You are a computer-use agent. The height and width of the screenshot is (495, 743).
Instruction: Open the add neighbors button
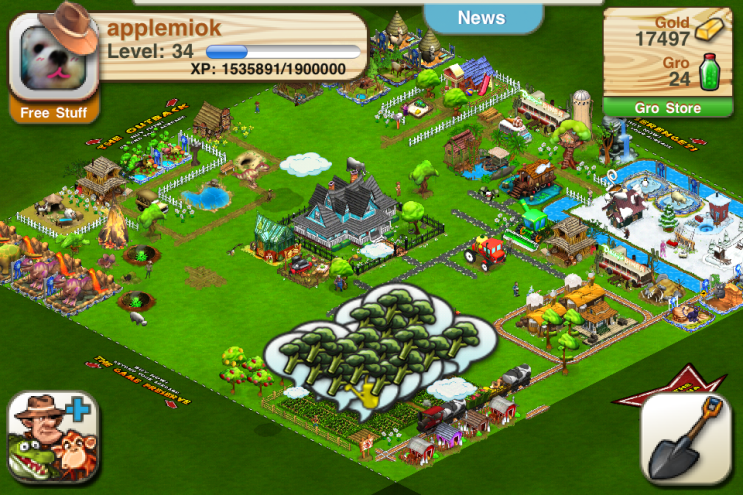pyautogui.click(x=57, y=439)
